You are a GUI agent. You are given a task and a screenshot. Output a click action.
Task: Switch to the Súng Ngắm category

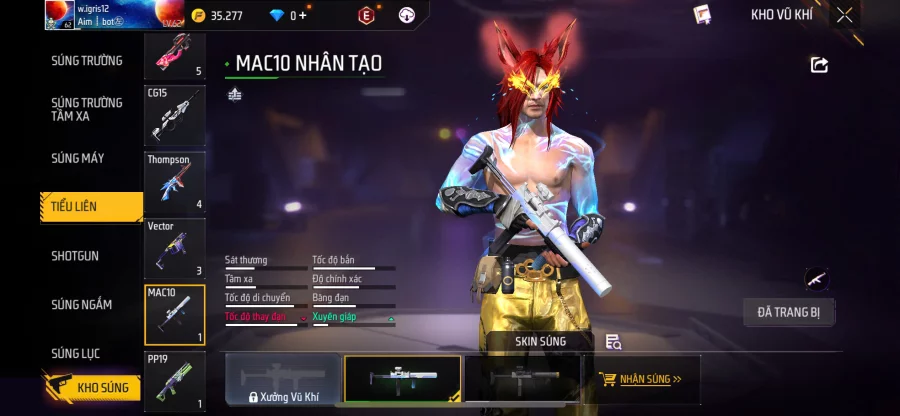[81, 305]
